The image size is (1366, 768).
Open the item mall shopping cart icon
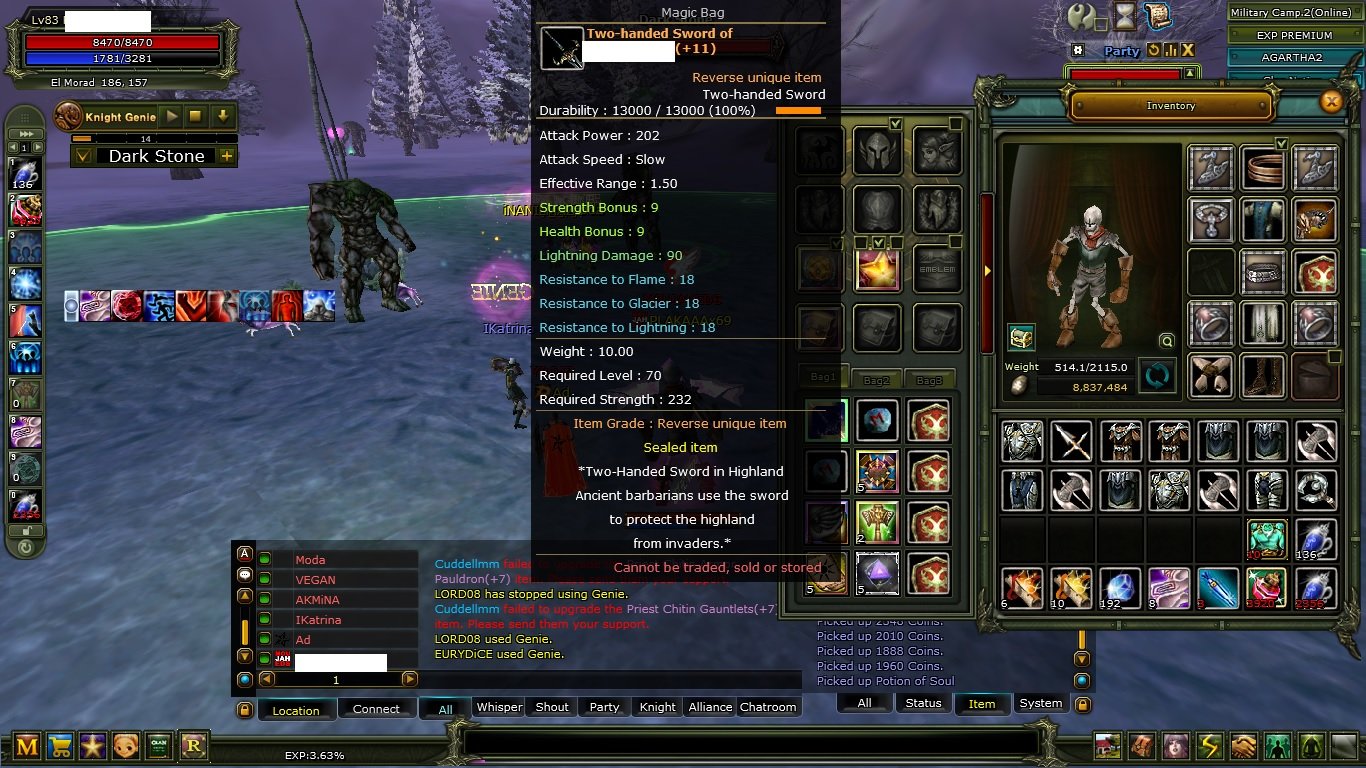coord(58,747)
